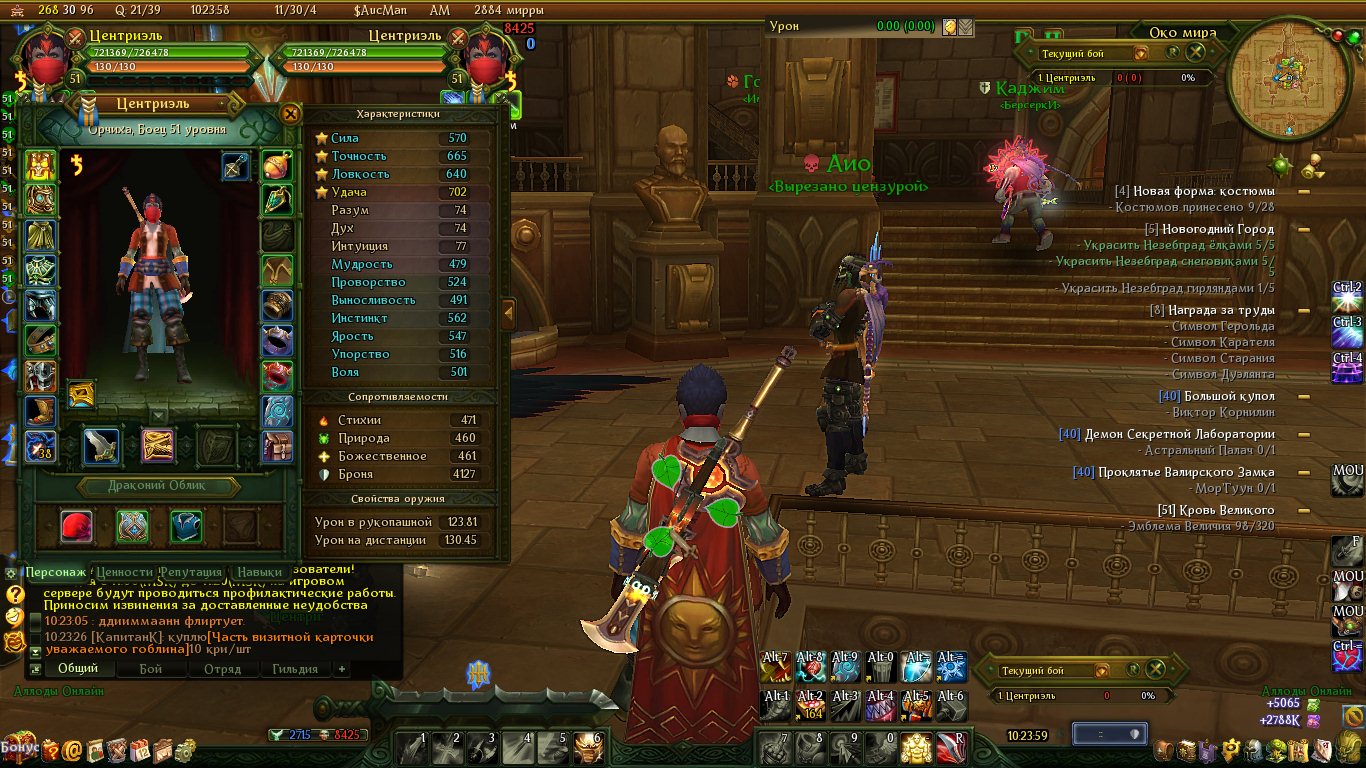Activate the Alt-2 mushroom item slot

pyautogui.click(x=810, y=704)
